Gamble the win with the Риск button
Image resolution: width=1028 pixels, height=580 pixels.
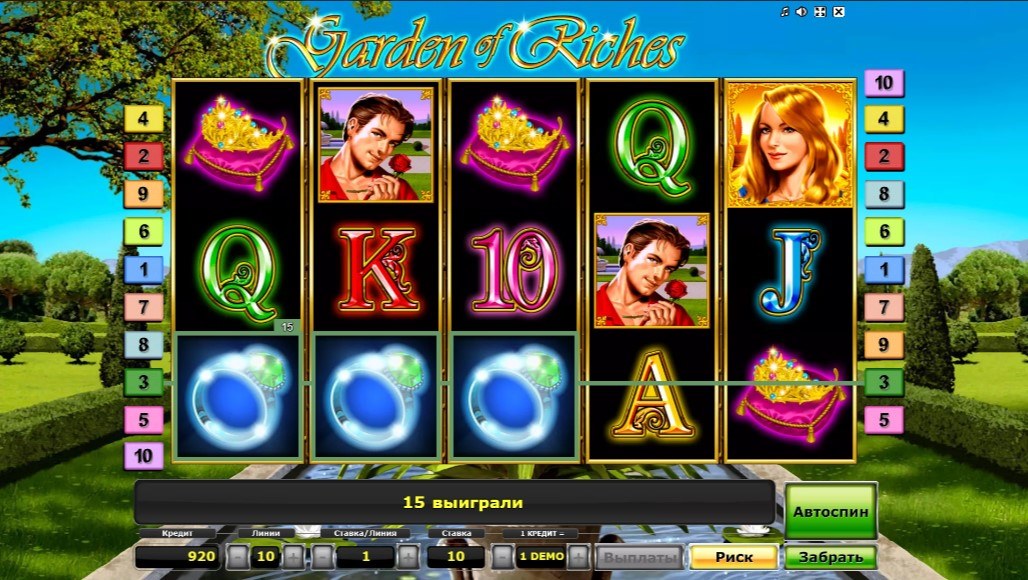tap(733, 557)
